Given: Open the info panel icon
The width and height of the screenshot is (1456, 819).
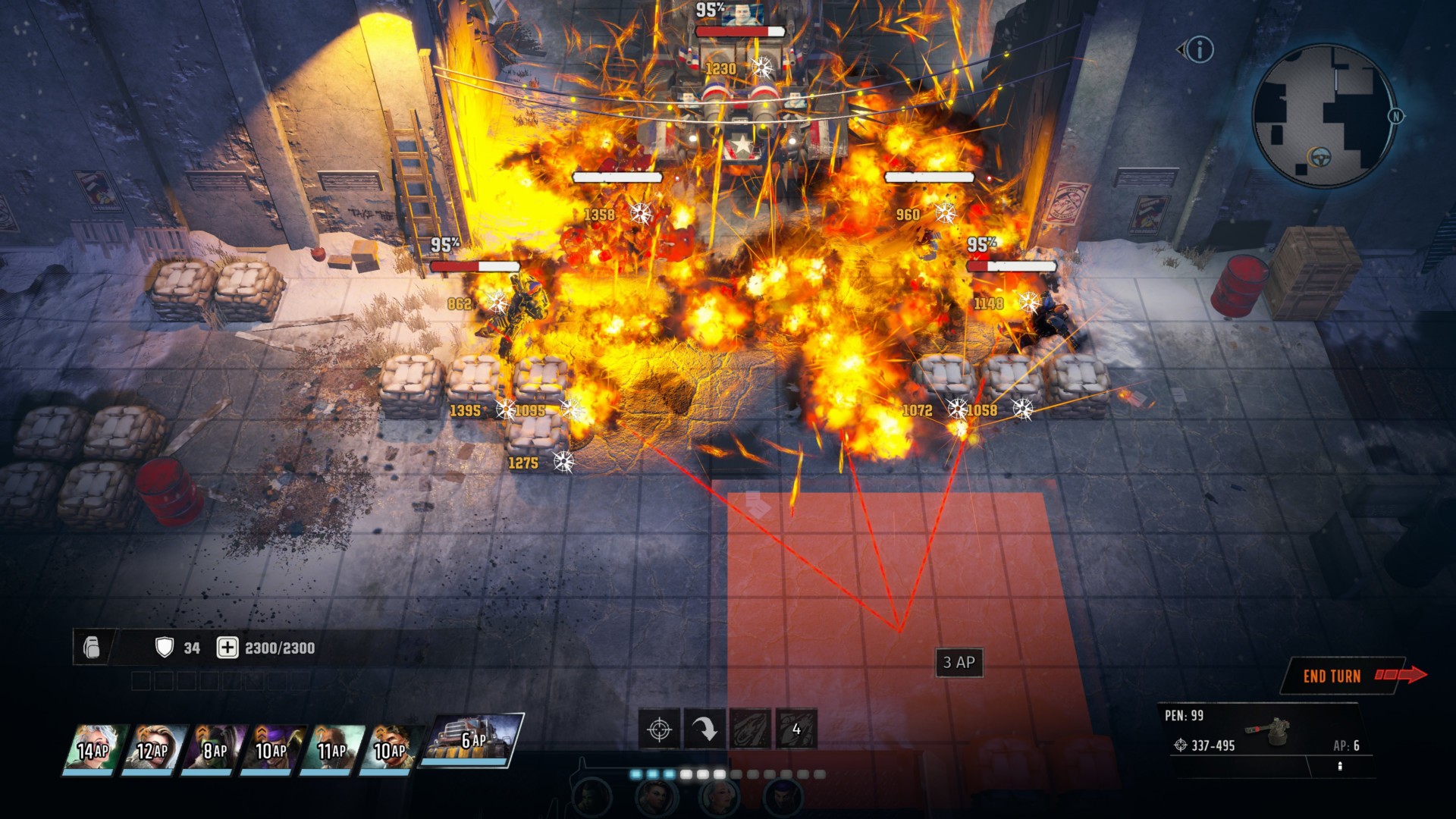Looking at the screenshot, I should tap(1200, 50).
